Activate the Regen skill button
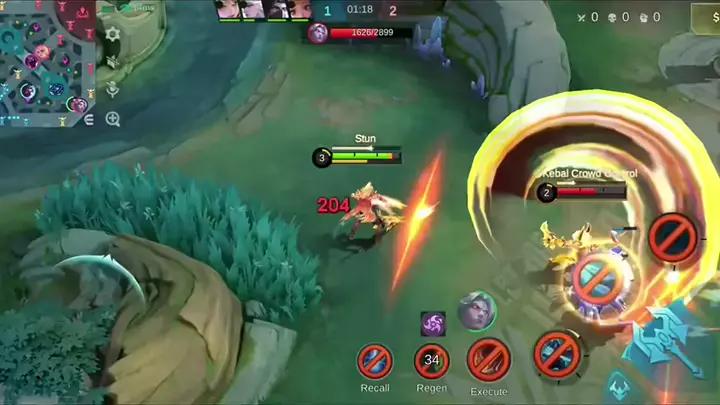 432,361
